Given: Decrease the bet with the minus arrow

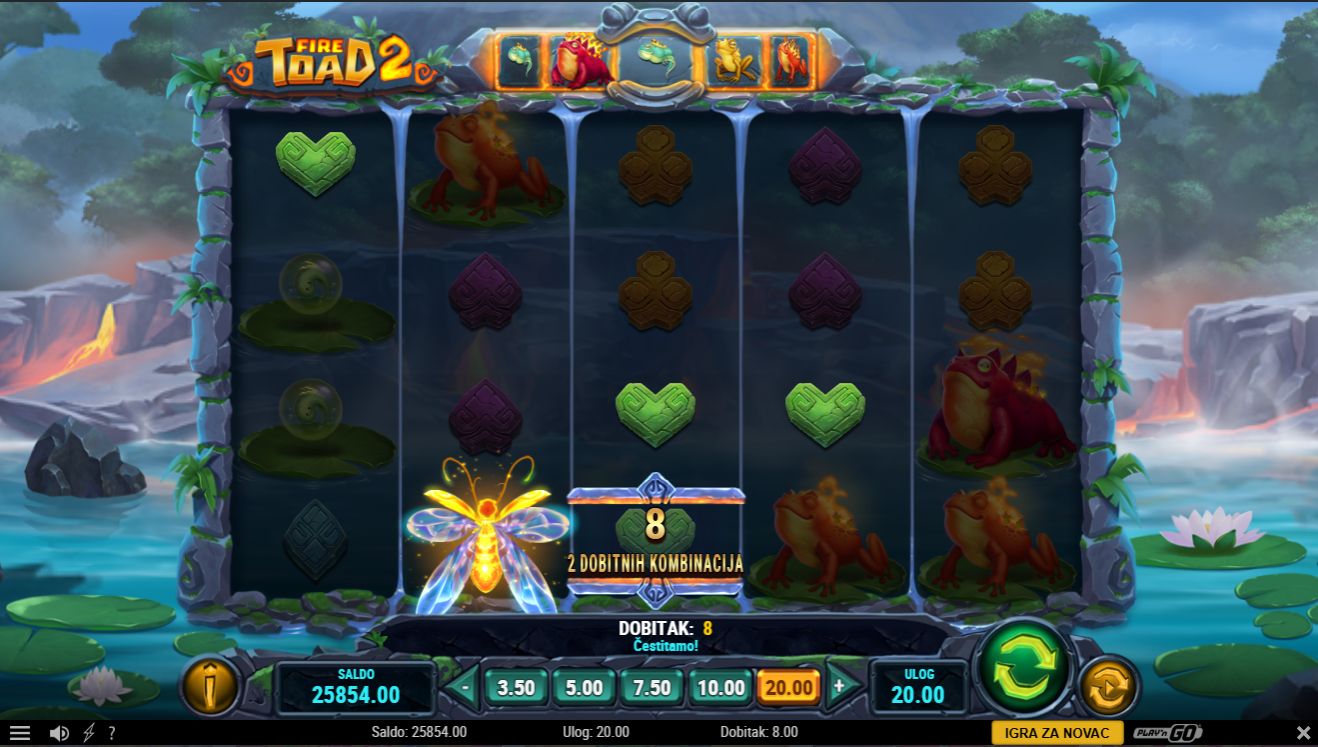Looking at the screenshot, I should 463,687.
